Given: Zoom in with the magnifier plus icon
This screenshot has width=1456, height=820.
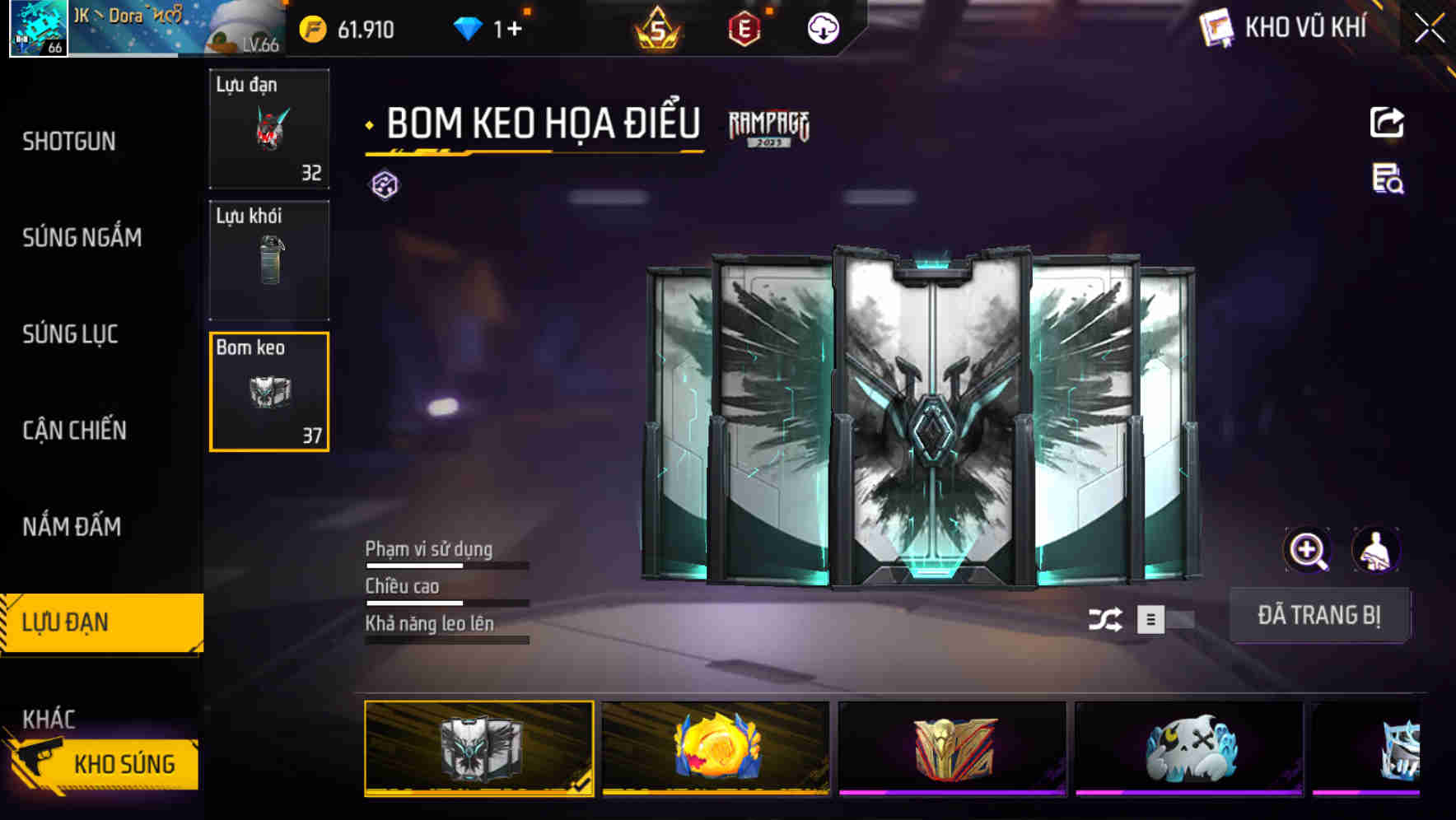Looking at the screenshot, I should (1308, 549).
